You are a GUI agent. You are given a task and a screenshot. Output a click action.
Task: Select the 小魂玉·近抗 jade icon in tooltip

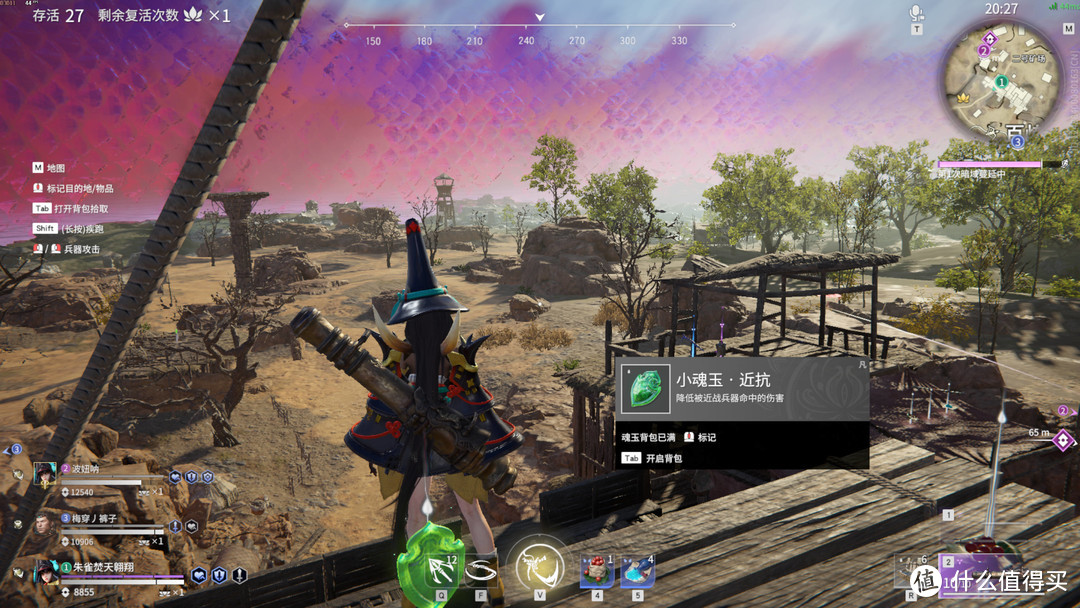[x=644, y=389]
